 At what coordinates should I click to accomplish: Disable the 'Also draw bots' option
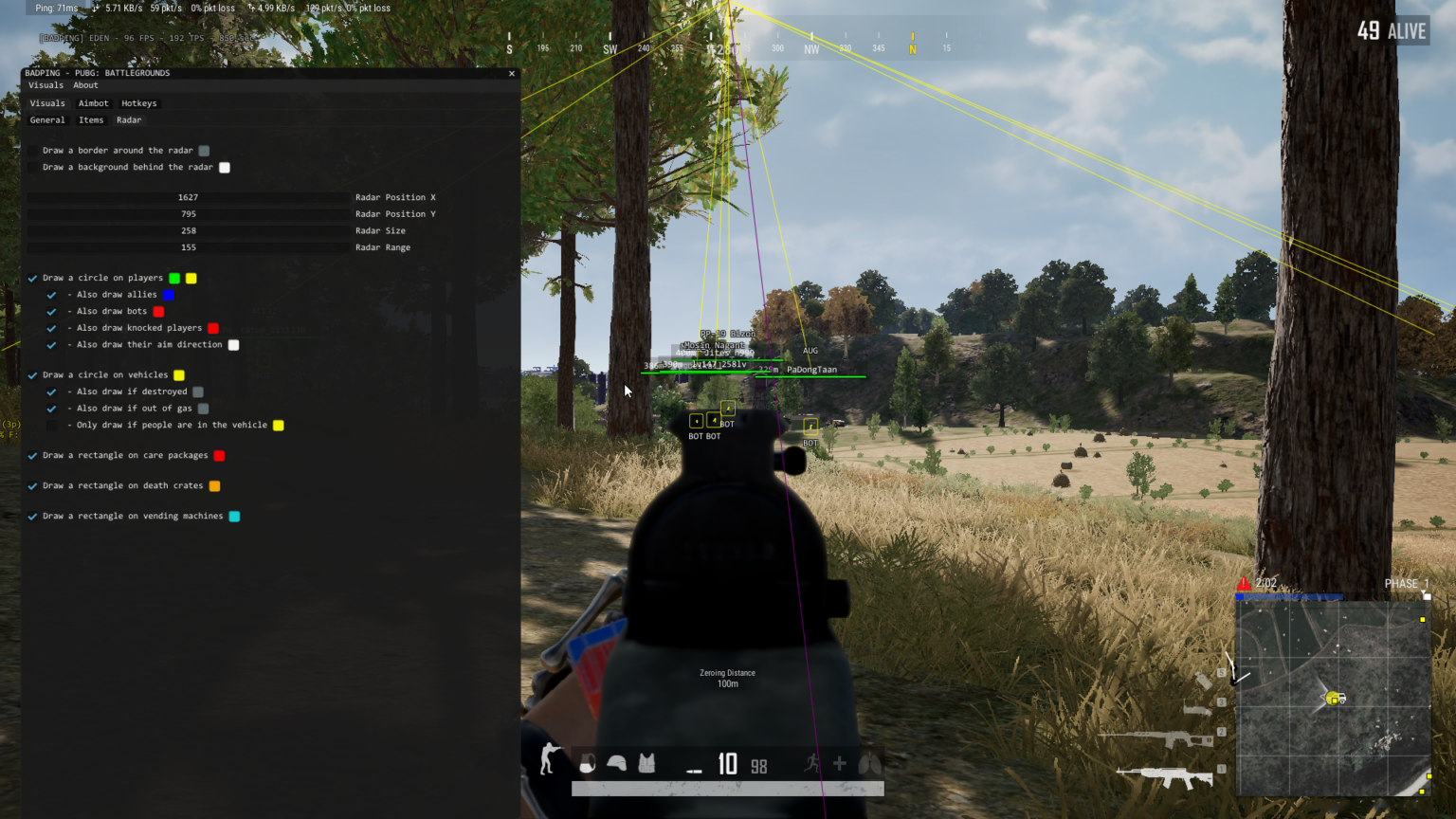[x=51, y=311]
